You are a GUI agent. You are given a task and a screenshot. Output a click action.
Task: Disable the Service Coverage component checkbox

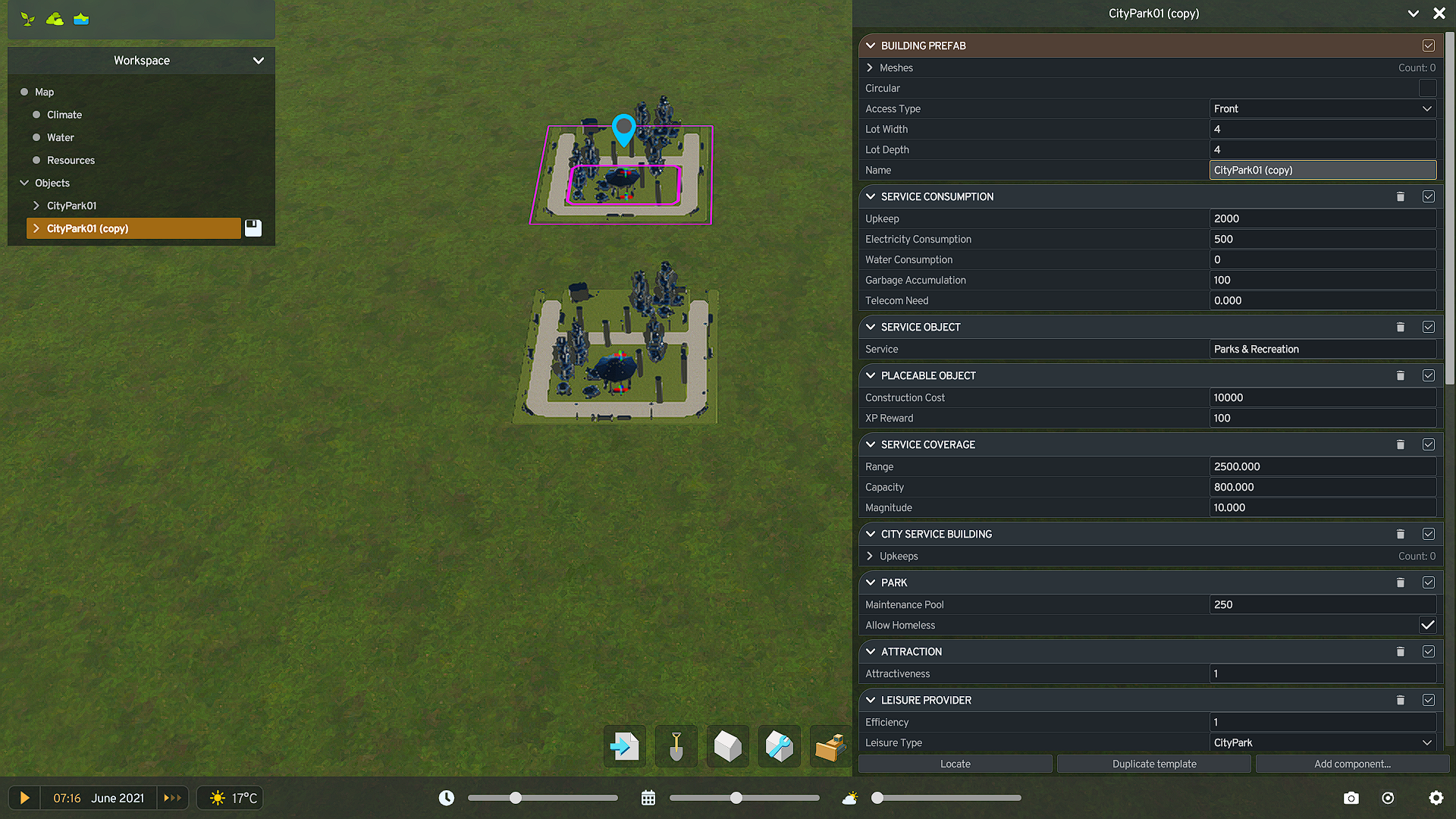(x=1429, y=444)
